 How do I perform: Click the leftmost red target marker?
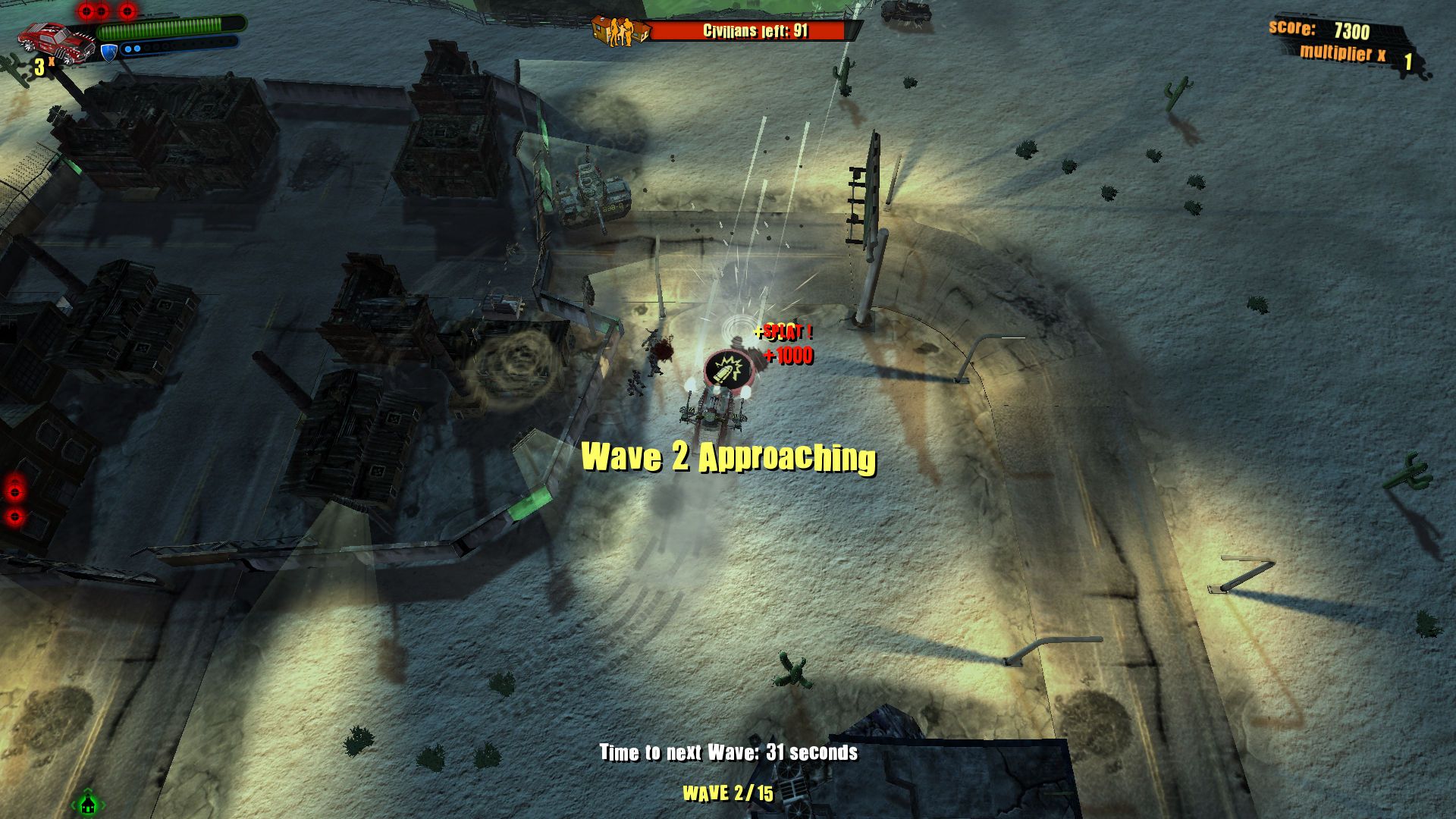[86, 10]
